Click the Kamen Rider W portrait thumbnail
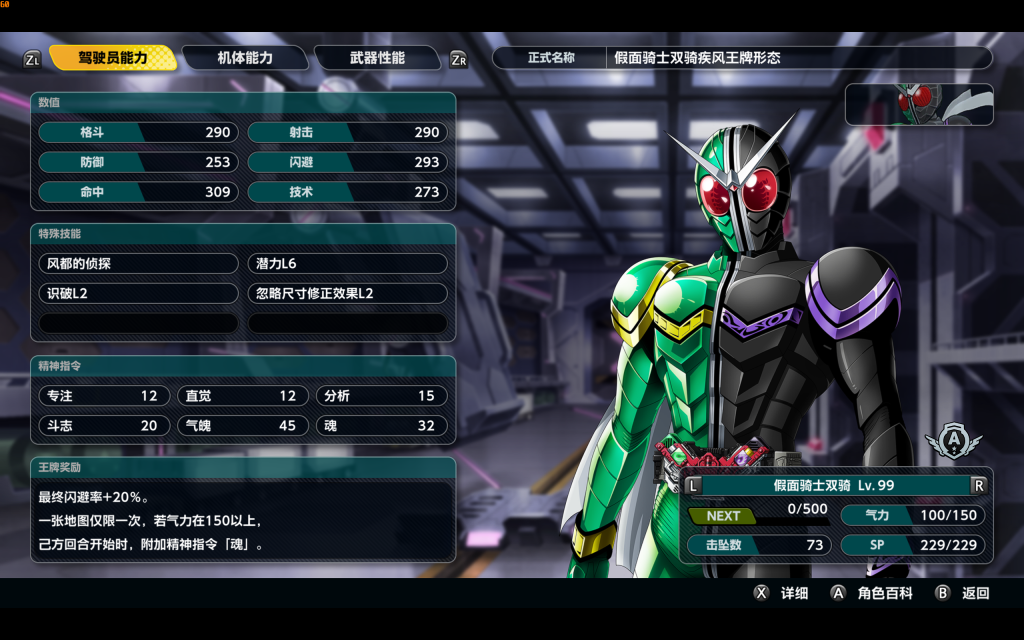This screenshot has width=1024, height=640. click(x=919, y=104)
